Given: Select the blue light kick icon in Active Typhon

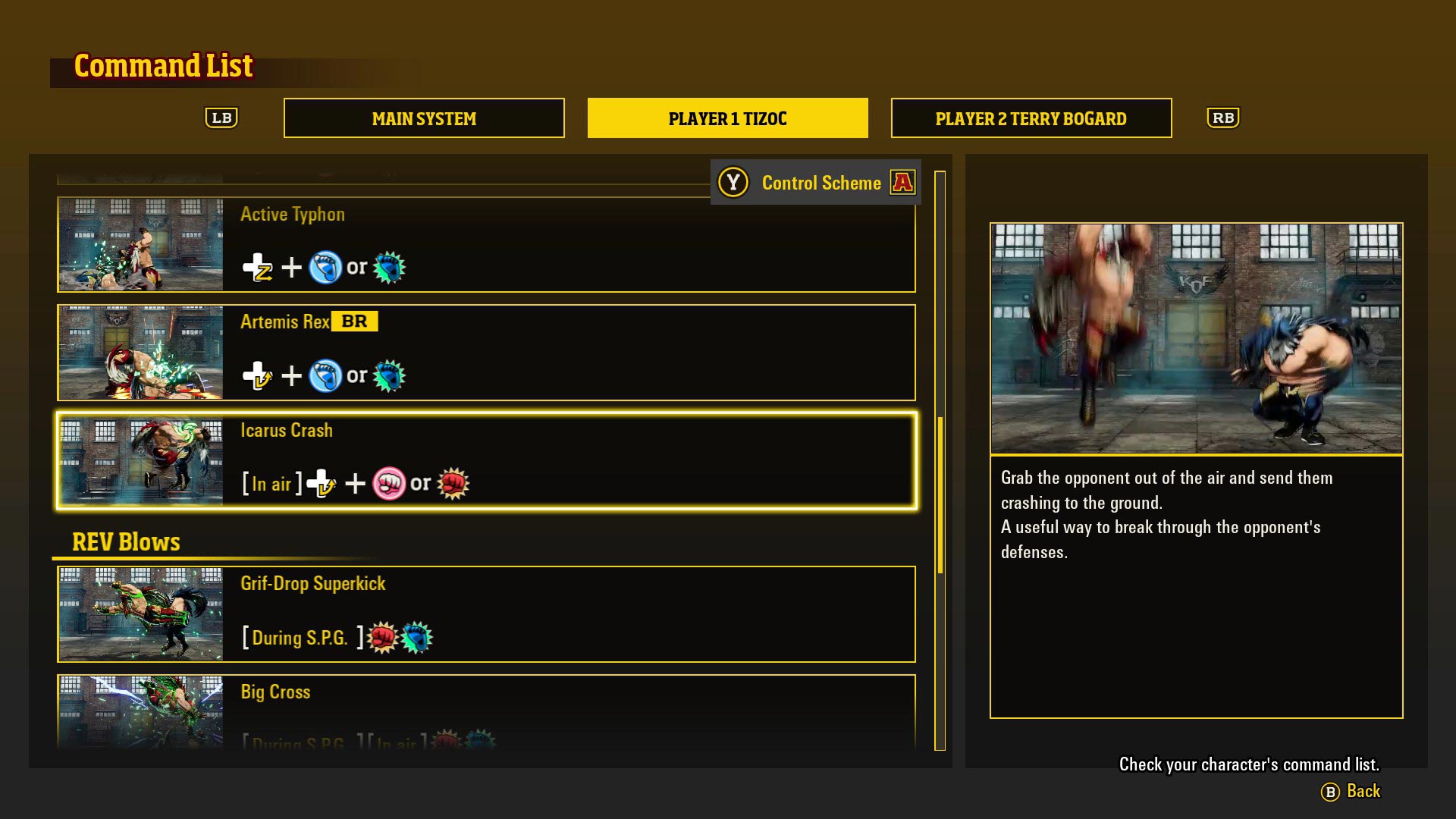Looking at the screenshot, I should point(327,266).
